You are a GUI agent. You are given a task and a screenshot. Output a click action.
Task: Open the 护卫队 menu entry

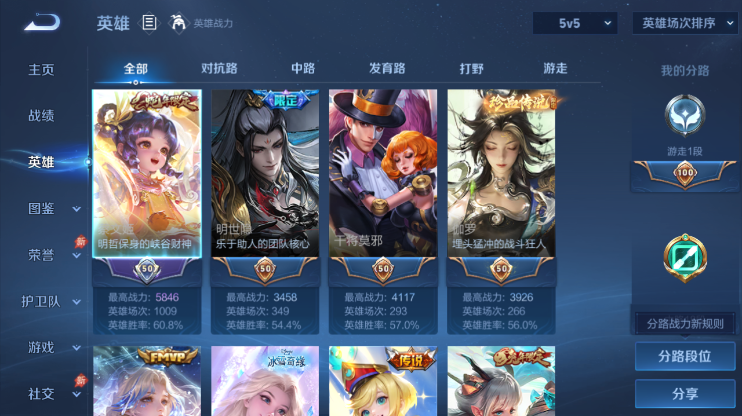41,301
